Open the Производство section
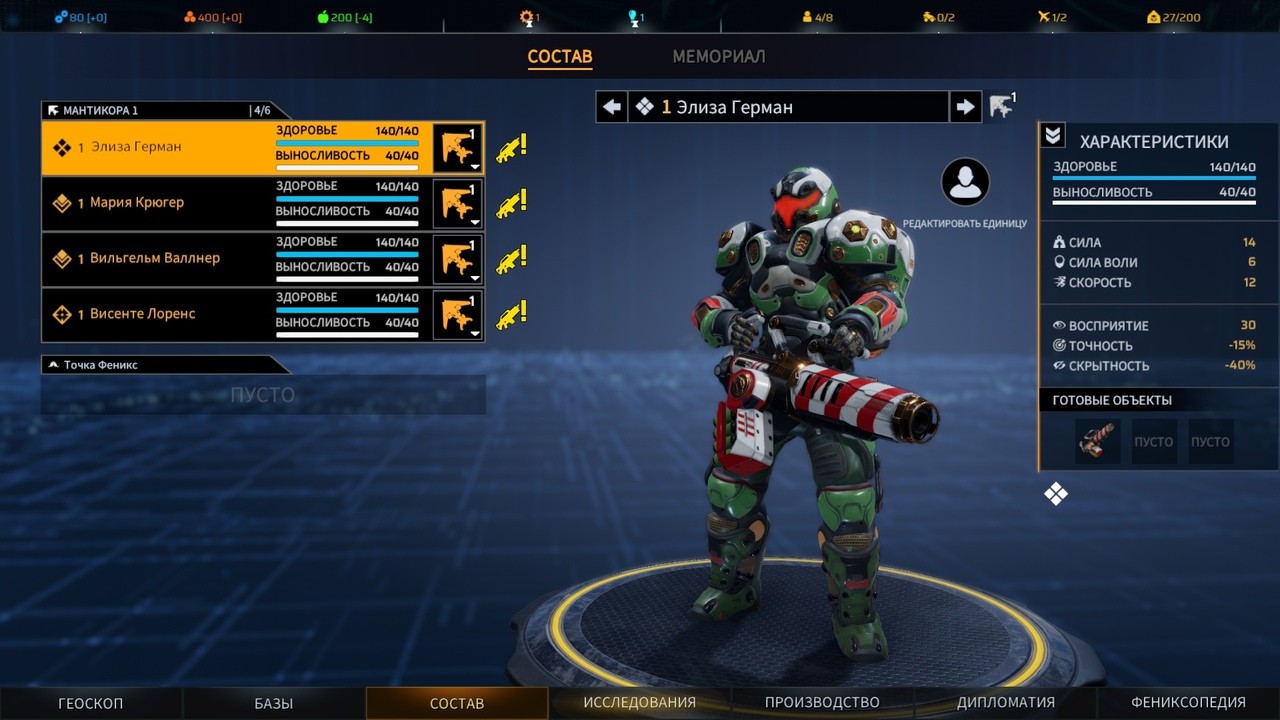Image resolution: width=1280 pixels, height=720 pixels. point(822,703)
